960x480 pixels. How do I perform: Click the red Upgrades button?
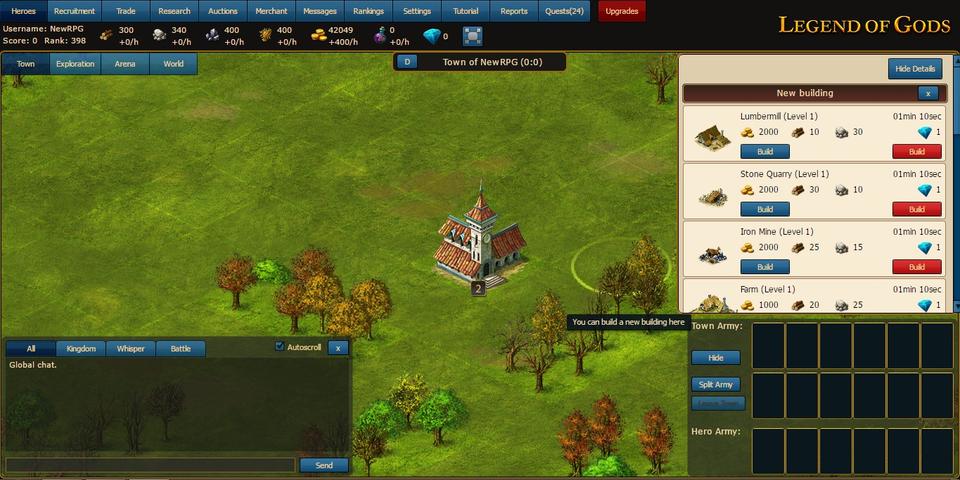point(622,11)
